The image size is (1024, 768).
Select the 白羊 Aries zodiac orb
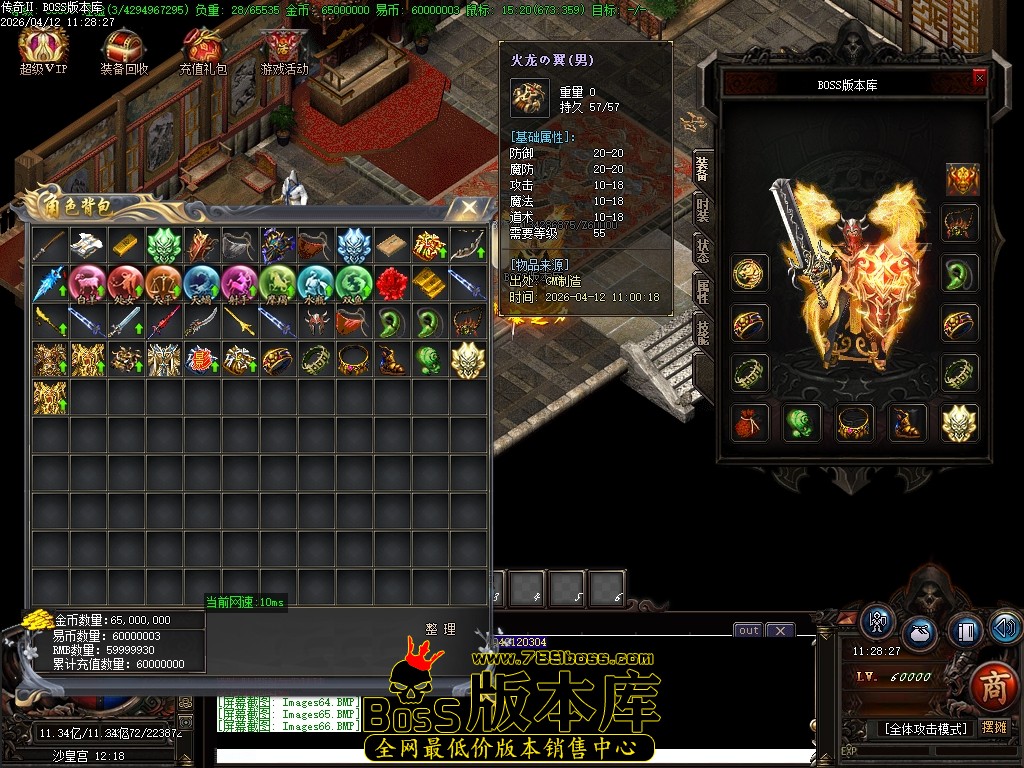pos(88,283)
